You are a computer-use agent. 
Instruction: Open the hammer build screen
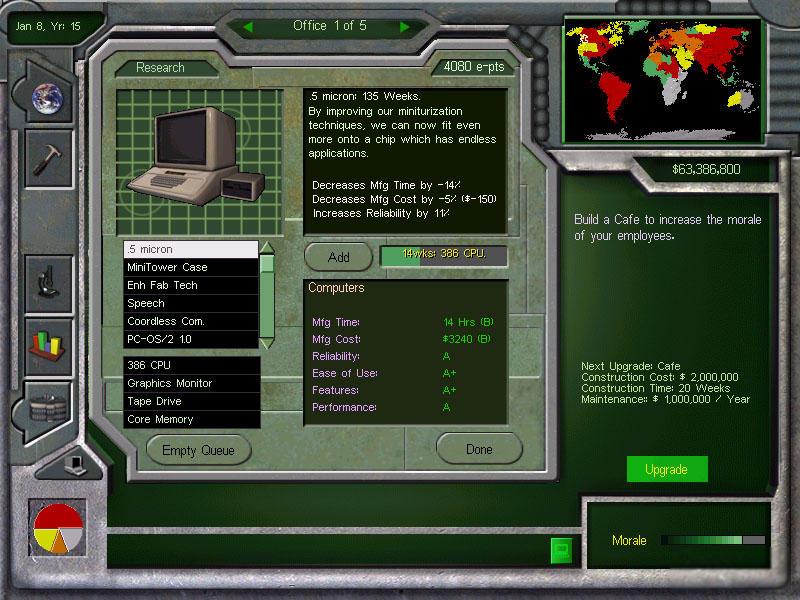coord(47,159)
